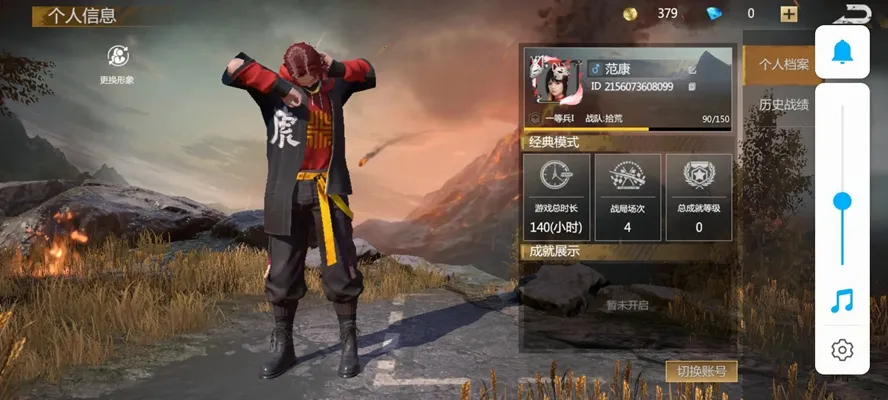Image resolution: width=888 pixels, height=400 pixels.
Task: Click the 切换账号 switch account button
Action: tap(701, 372)
